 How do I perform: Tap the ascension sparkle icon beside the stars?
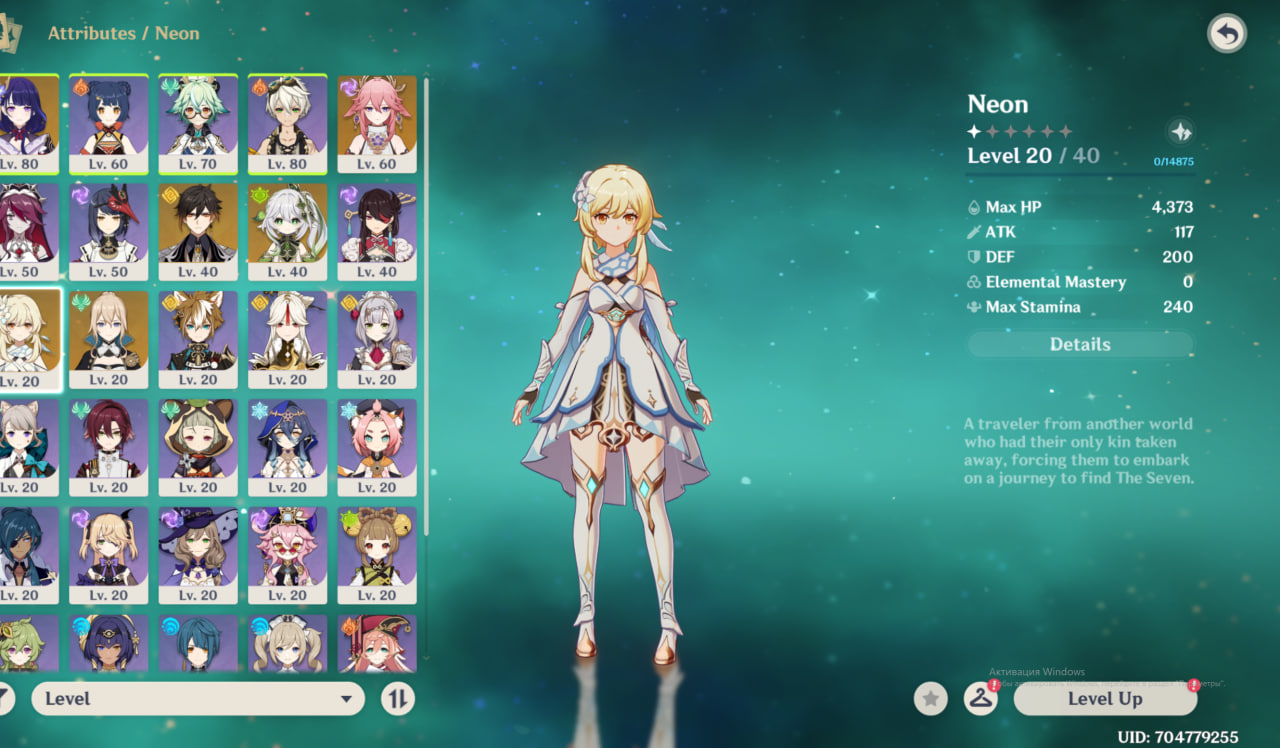coord(1180,131)
